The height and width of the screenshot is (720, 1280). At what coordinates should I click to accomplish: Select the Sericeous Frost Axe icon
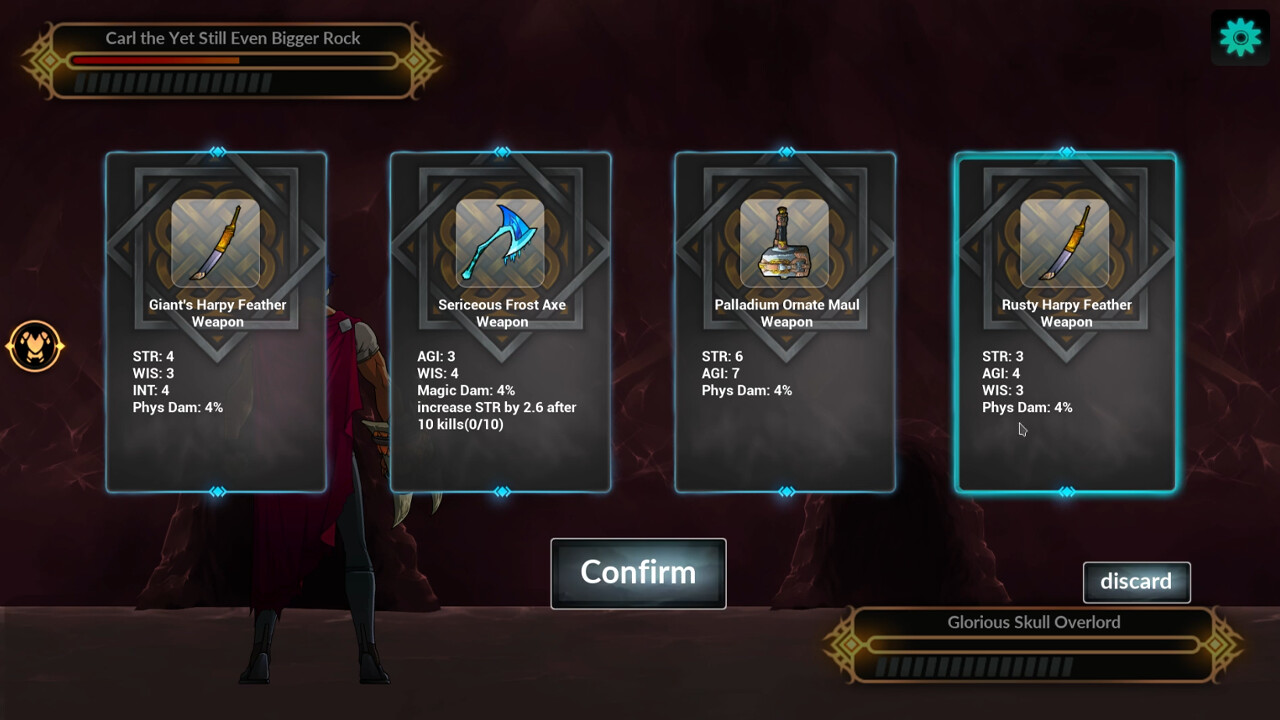pyautogui.click(x=501, y=242)
